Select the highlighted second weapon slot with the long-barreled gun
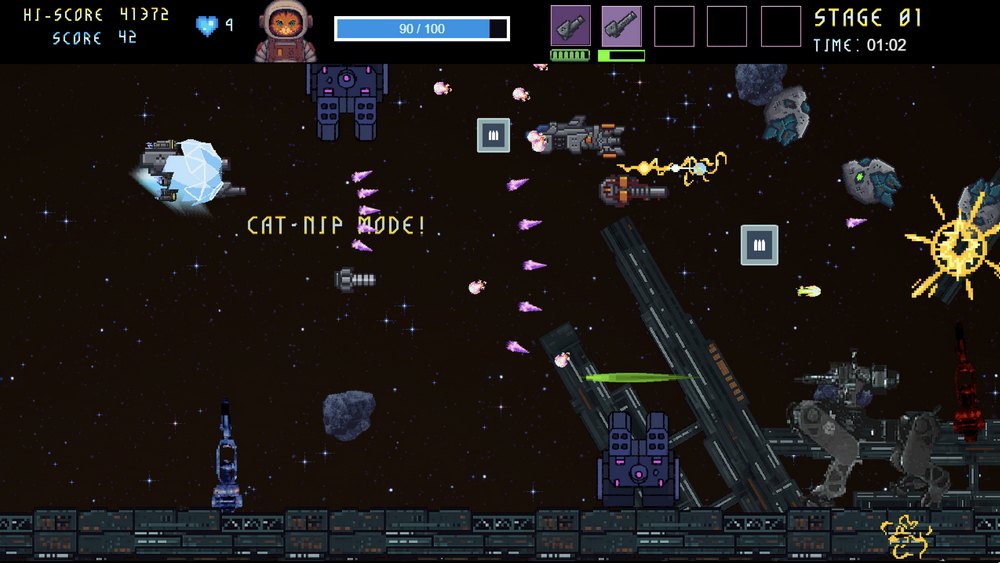The width and height of the screenshot is (1000, 563). tap(621, 26)
